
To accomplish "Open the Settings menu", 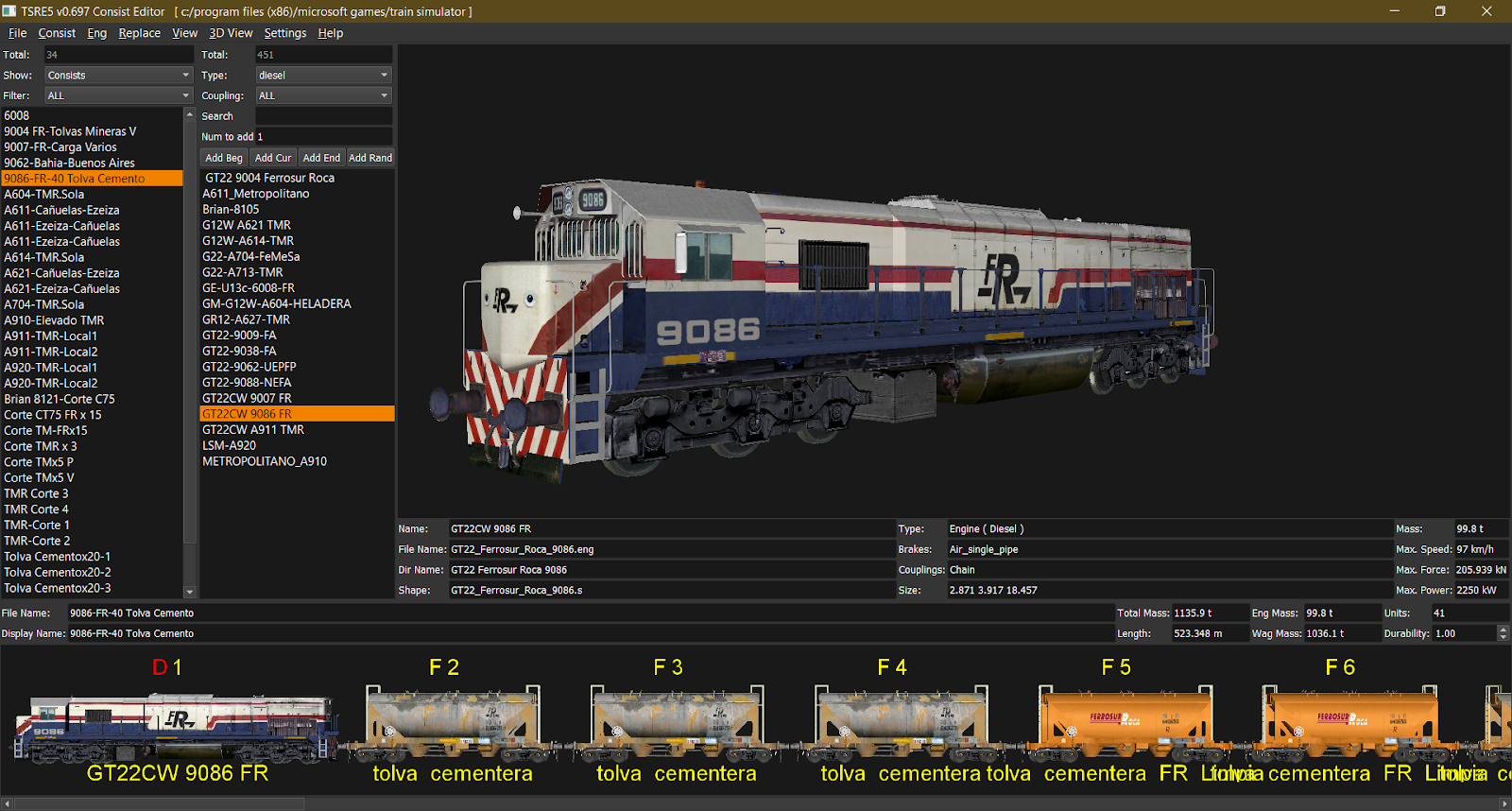I will 284,32.
